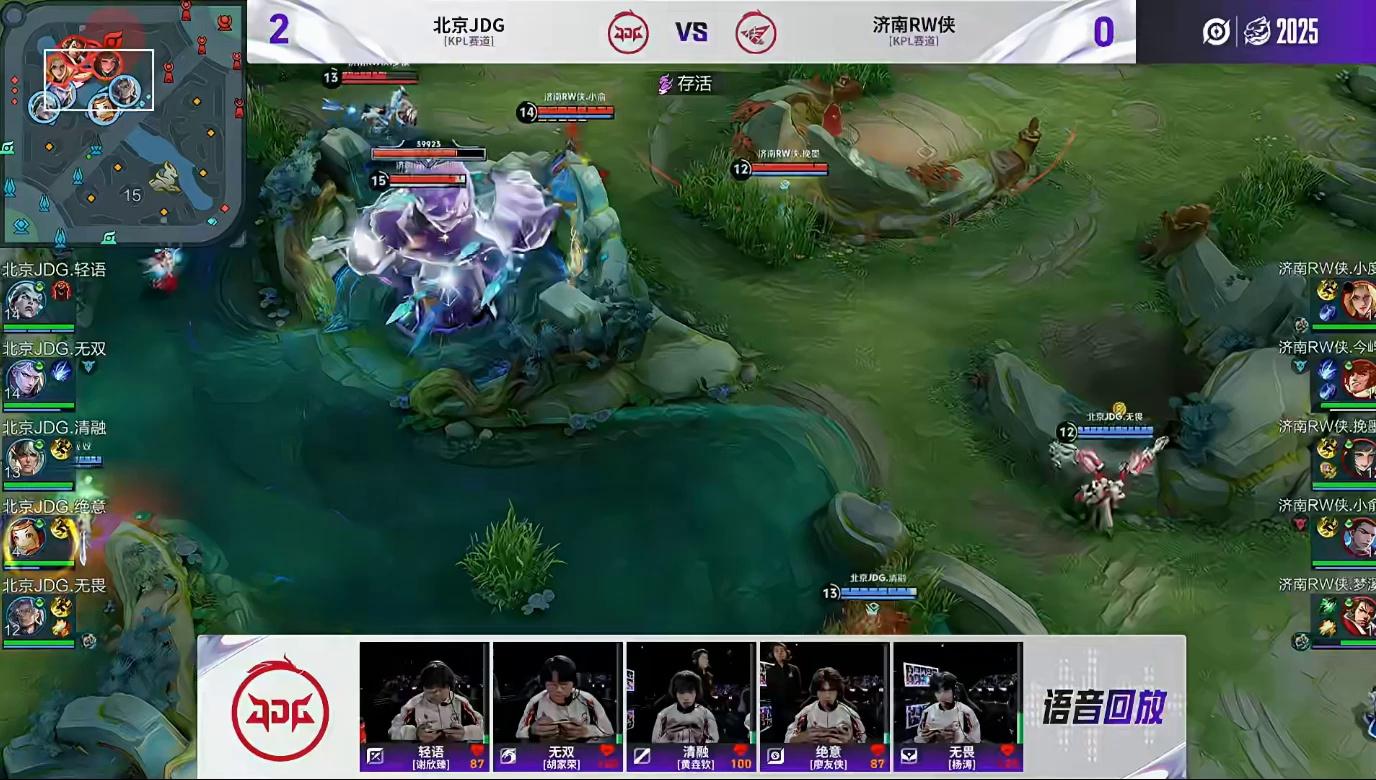The width and height of the screenshot is (1376, 780).
Task: Click the 济南RW侠 team logo in scoreboard
Action: coord(756,32)
